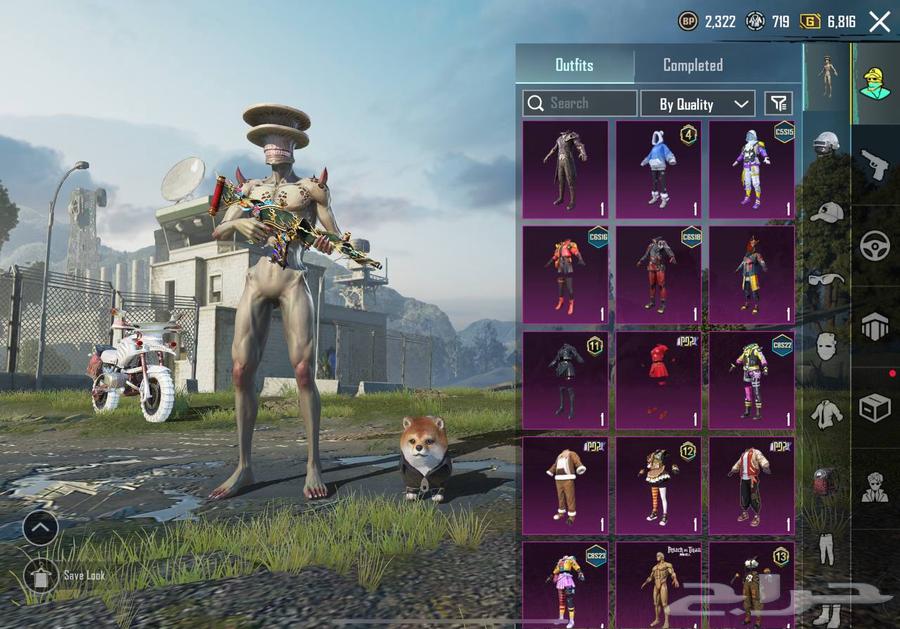Click the outfit search field
The height and width of the screenshot is (629, 900).
click(580, 103)
